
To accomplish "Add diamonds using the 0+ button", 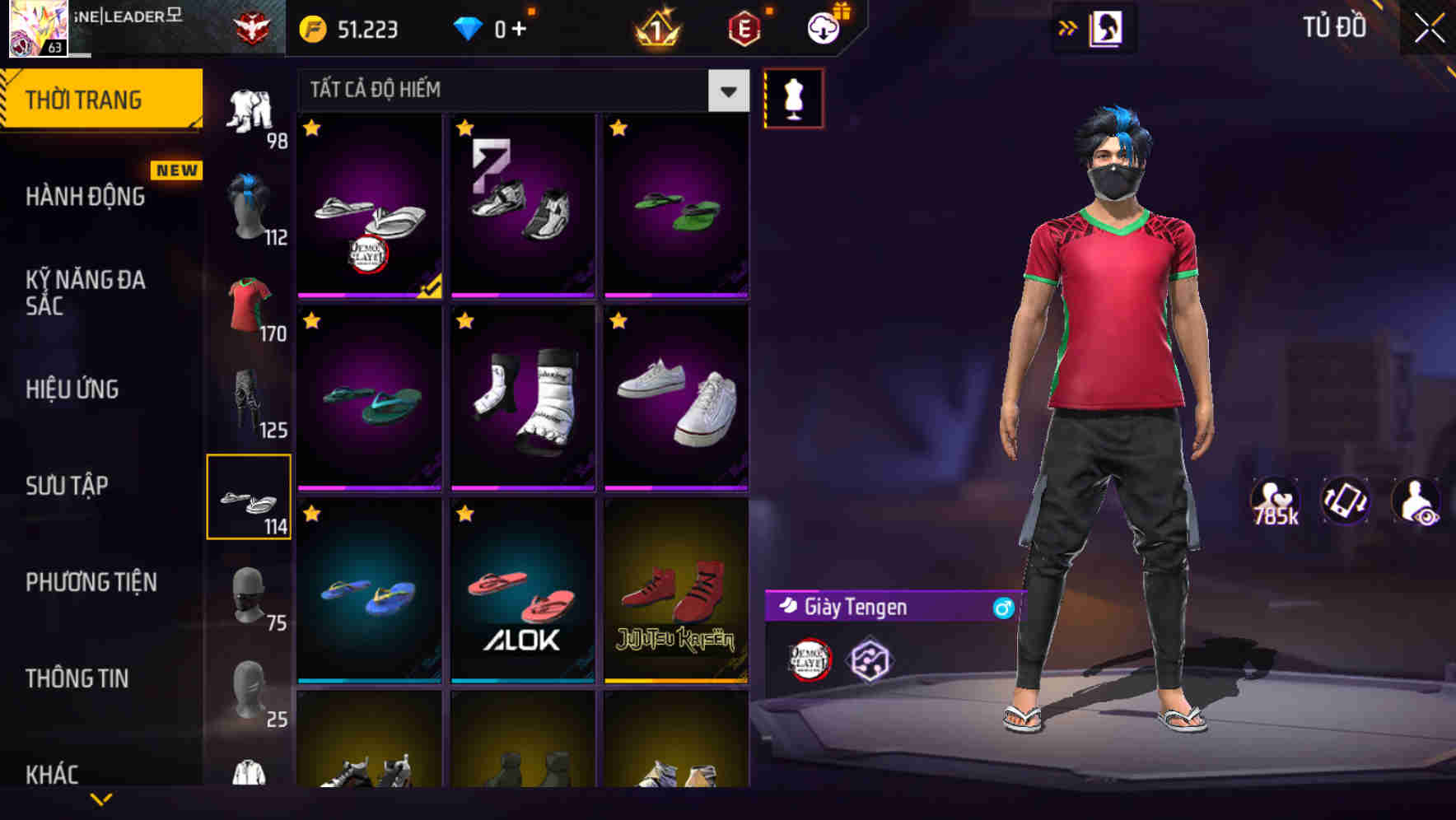I will point(503,27).
